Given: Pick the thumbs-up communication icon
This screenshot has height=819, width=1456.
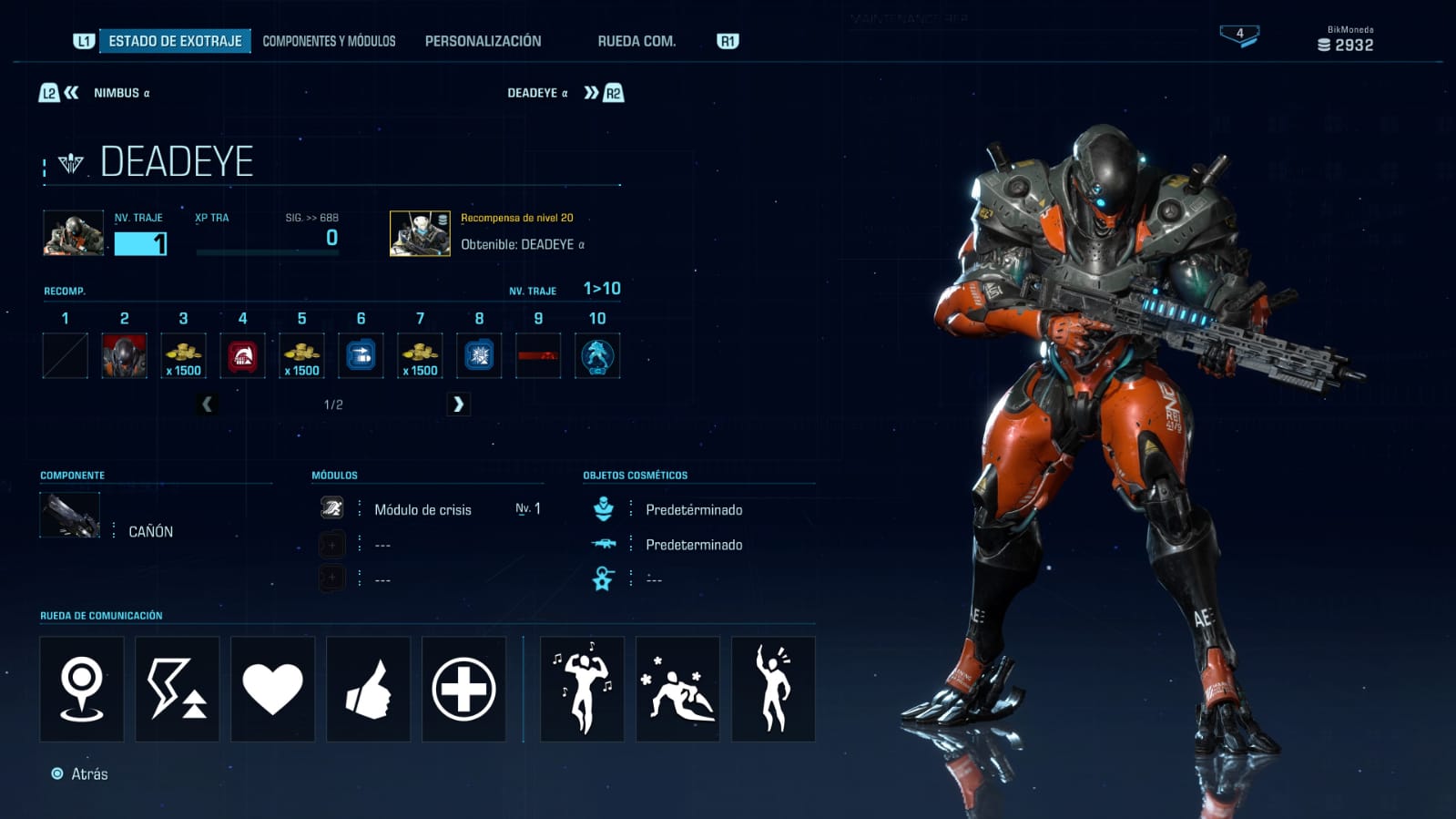Looking at the screenshot, I should pos(368,689).
